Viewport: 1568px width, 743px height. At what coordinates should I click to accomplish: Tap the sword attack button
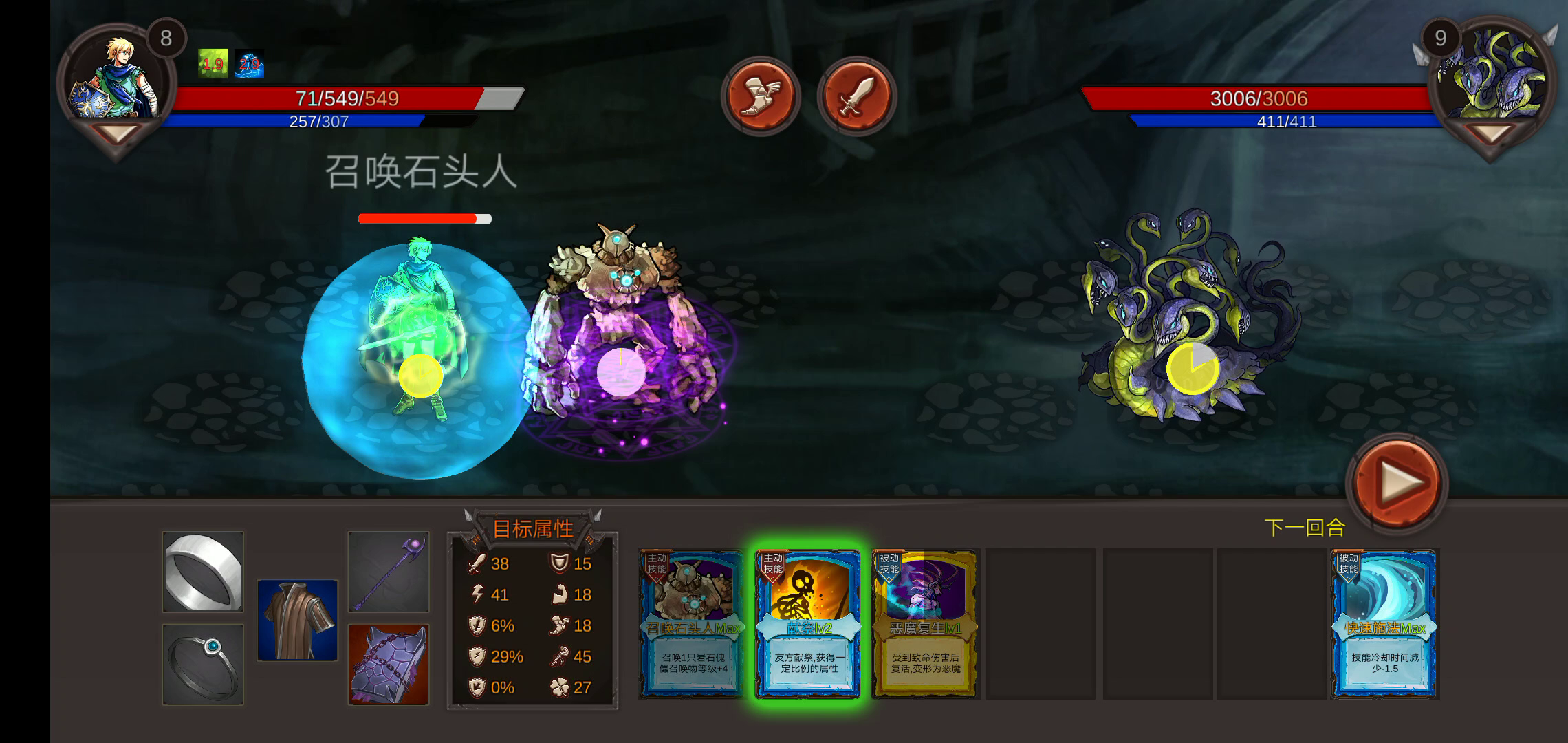point(856,96)
